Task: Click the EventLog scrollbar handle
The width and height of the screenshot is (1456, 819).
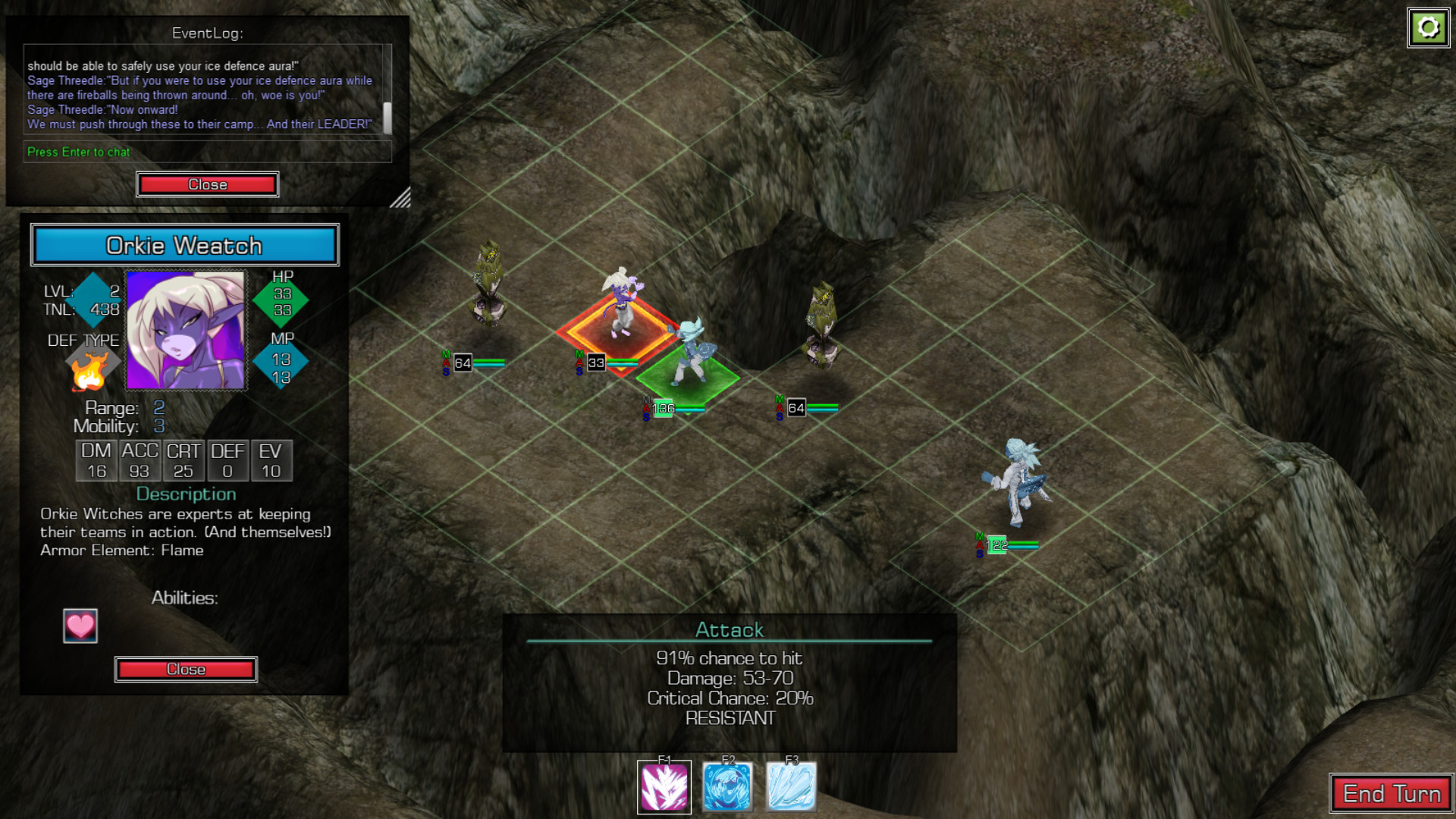Action: click(388, 118)
